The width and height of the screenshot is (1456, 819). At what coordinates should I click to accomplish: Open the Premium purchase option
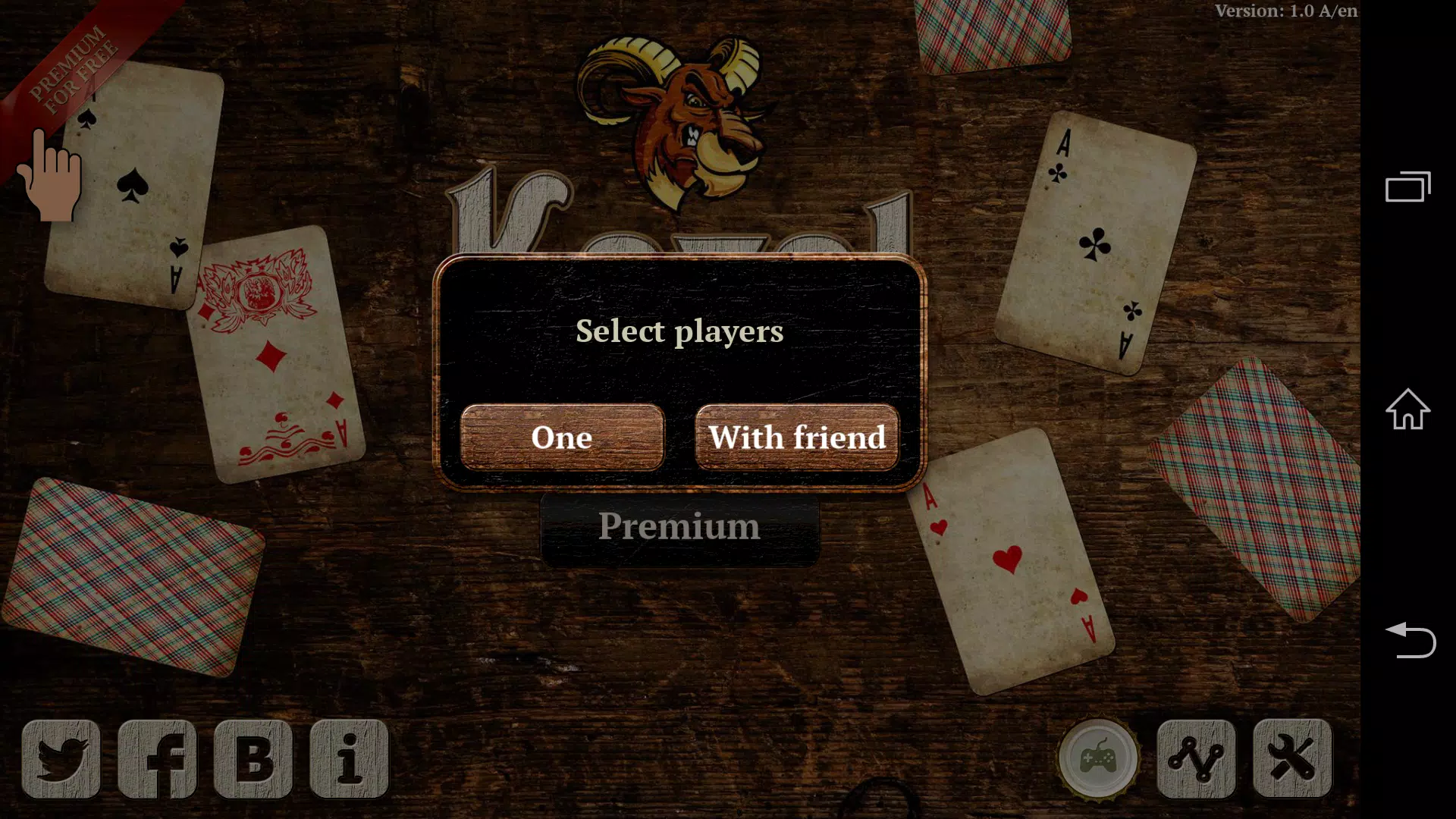679,526
